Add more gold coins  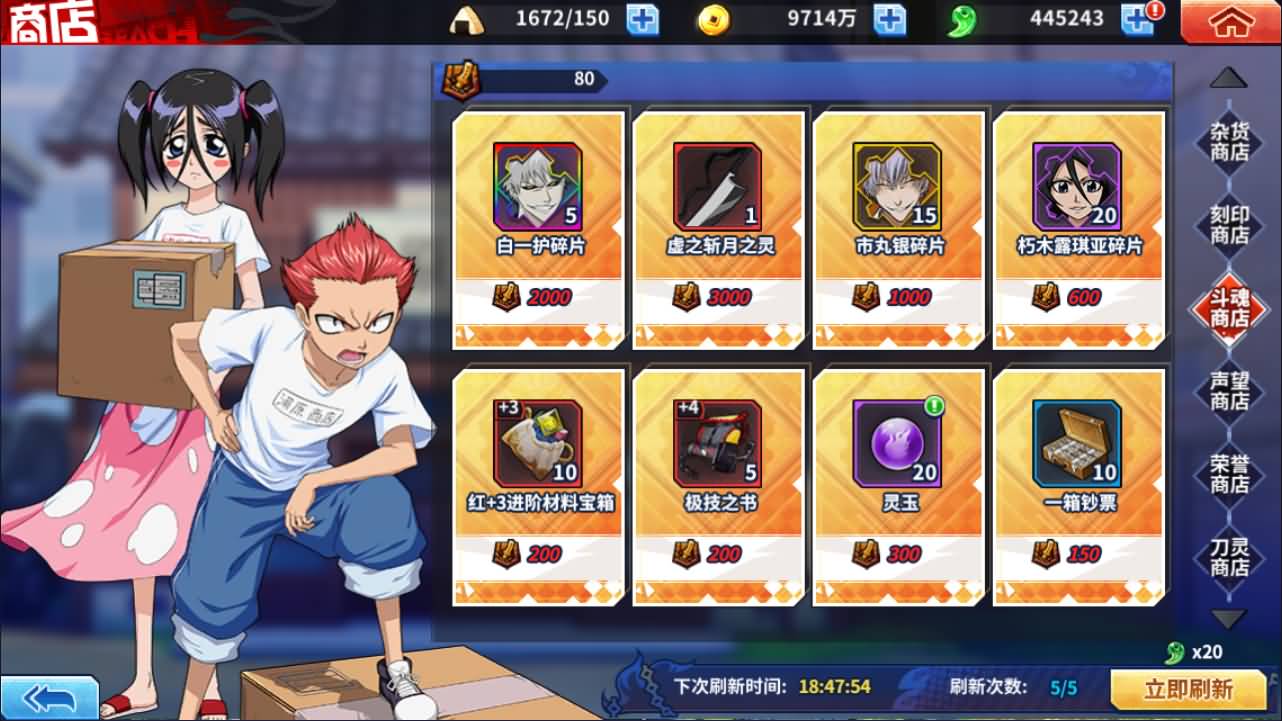coord(889,19)
